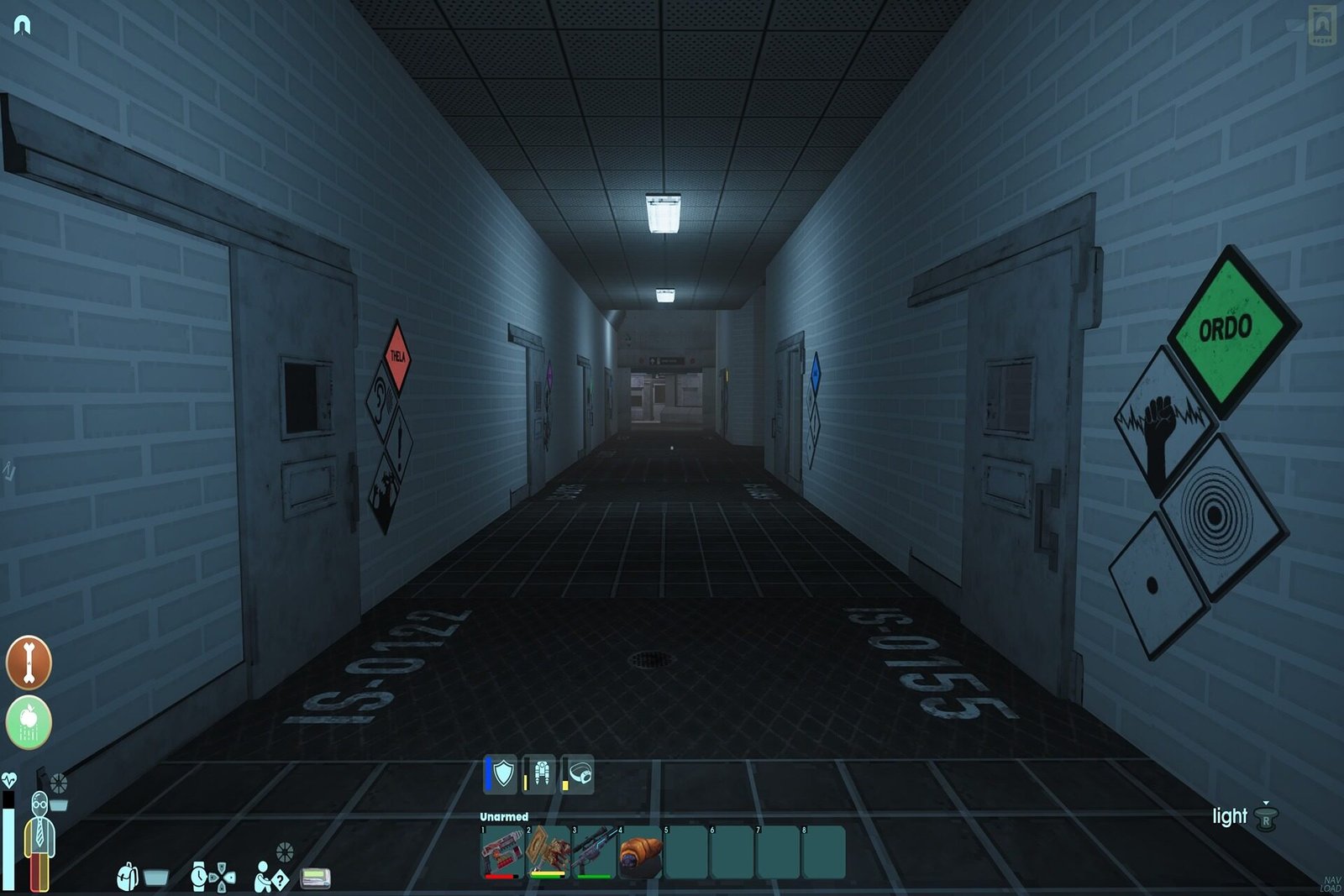Select the pistol in hotbar slot 1
Screen dimensions: 1344x896
coord(501,851)
